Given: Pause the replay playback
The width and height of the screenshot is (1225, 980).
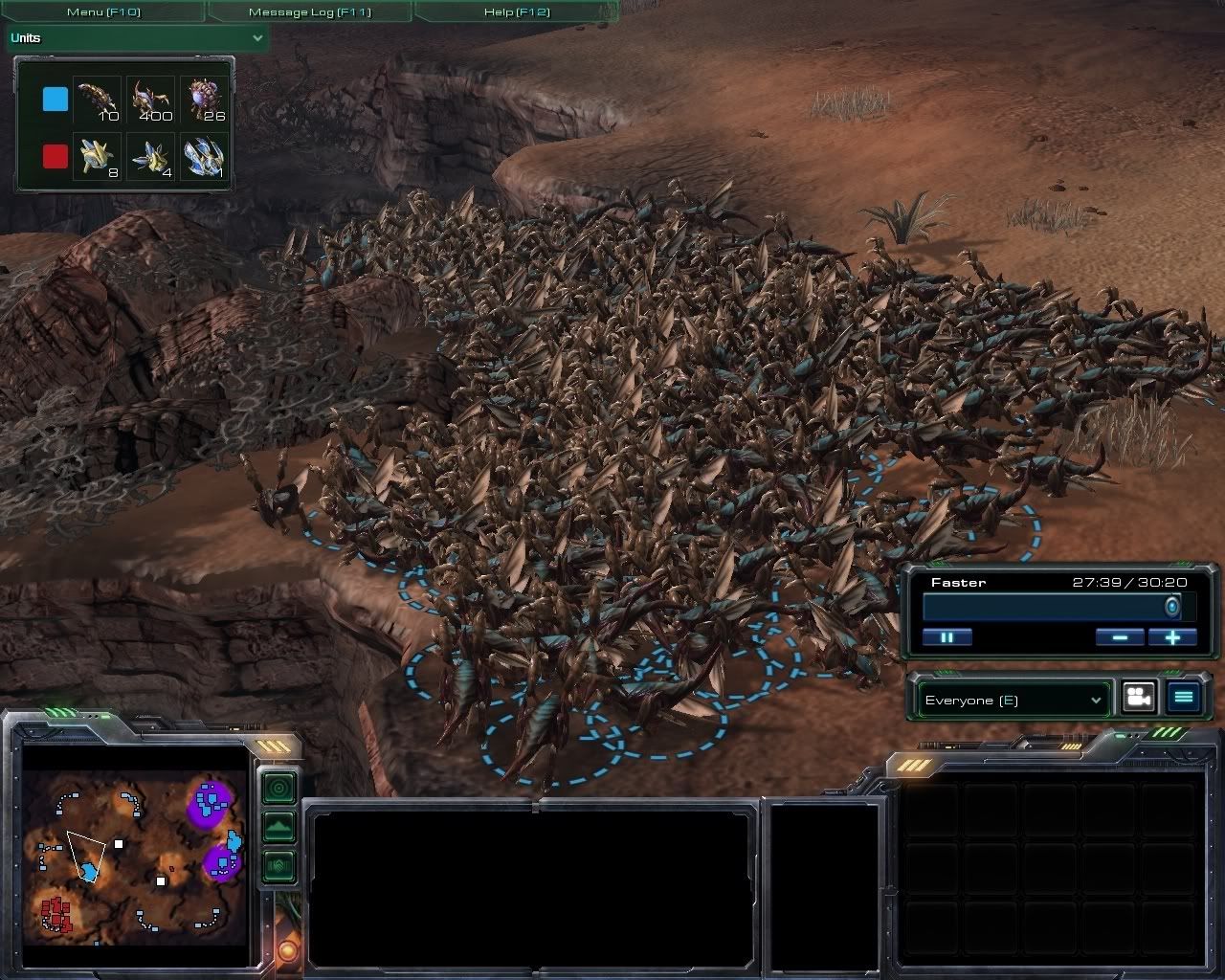Looking at the screenshot, I should pyautogui.click(x=947, y=637).
